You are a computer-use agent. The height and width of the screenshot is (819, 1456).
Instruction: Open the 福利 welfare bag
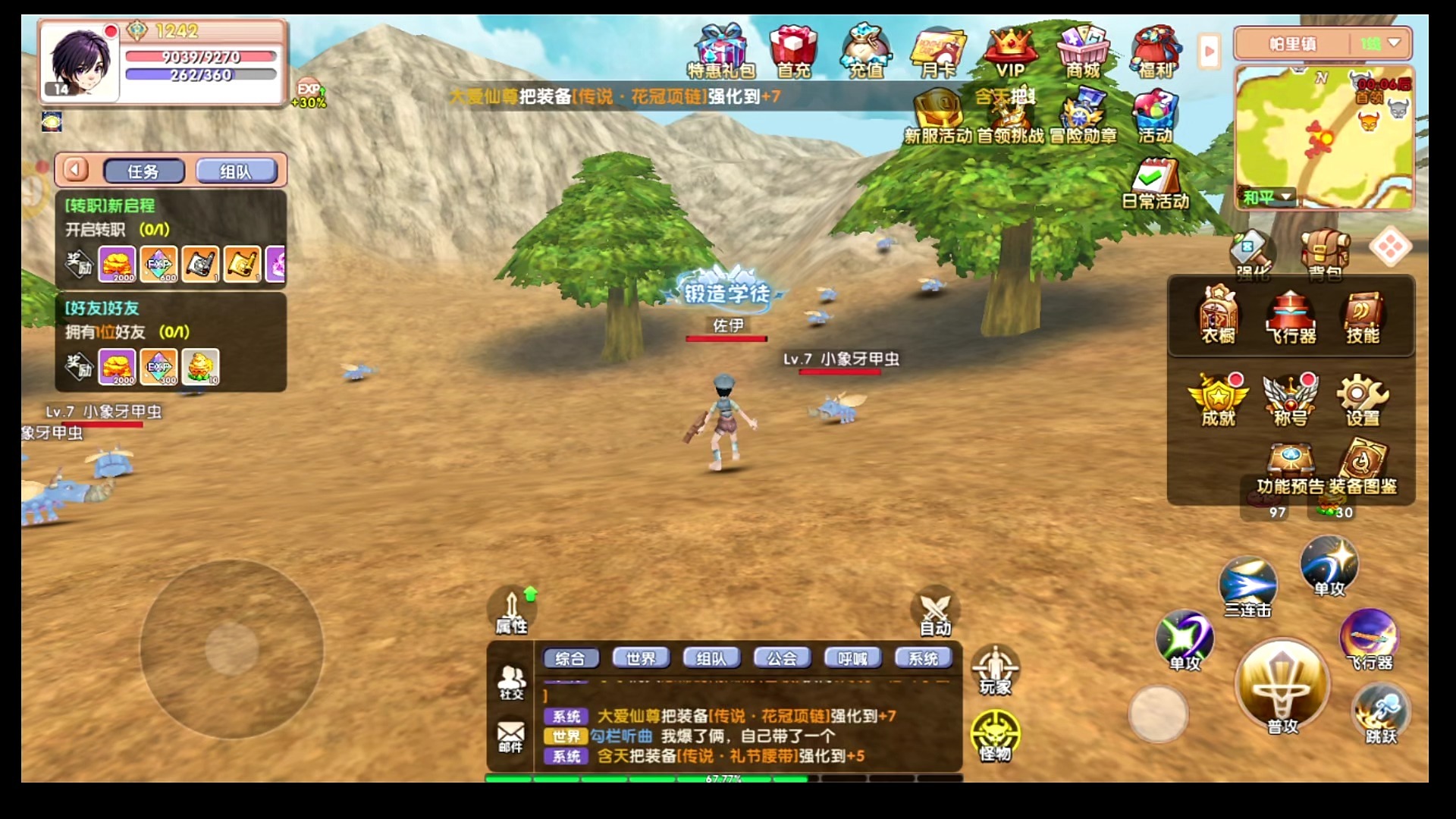(1155, 51)
